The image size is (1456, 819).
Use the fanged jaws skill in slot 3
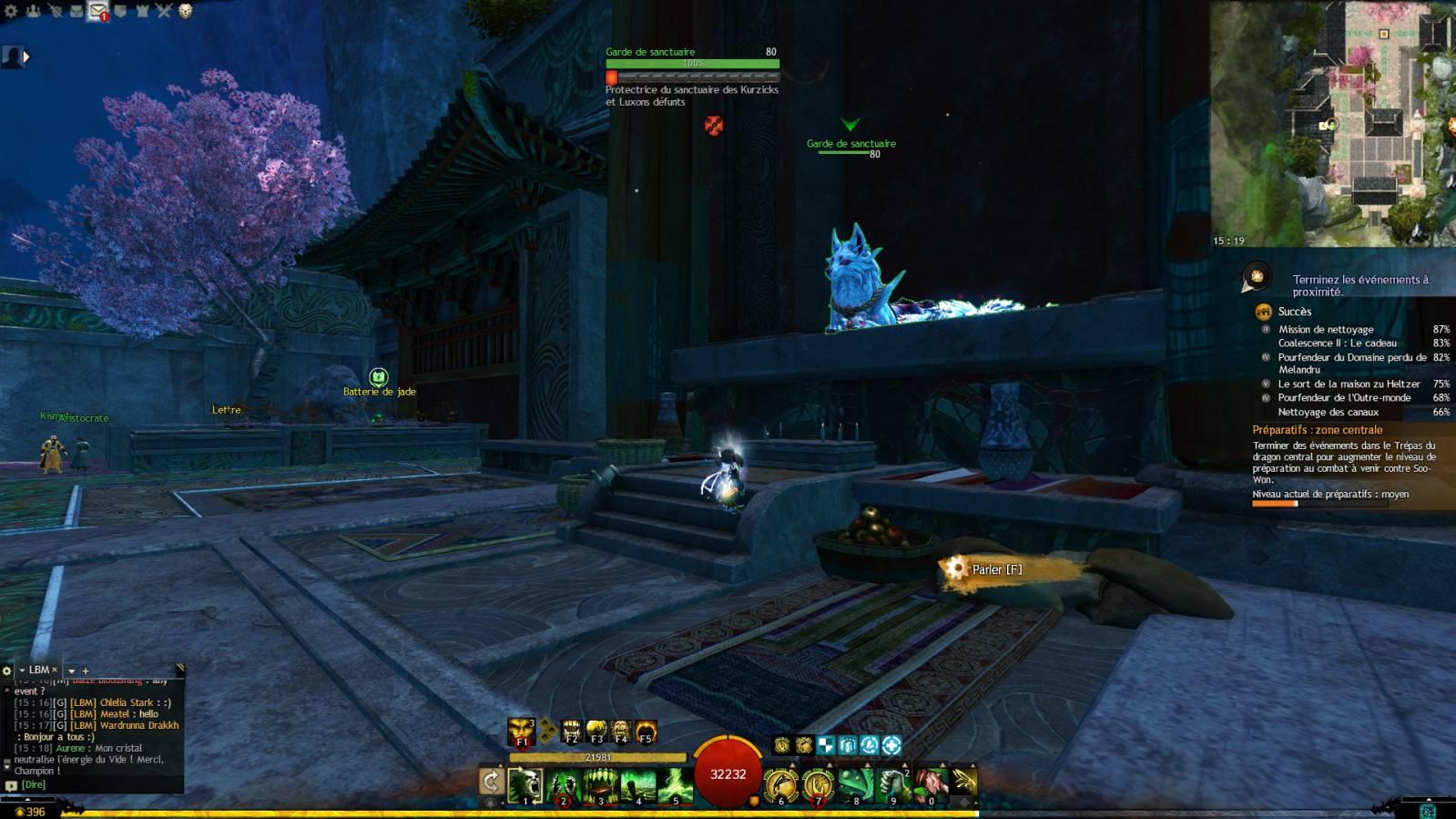[601, 785]
